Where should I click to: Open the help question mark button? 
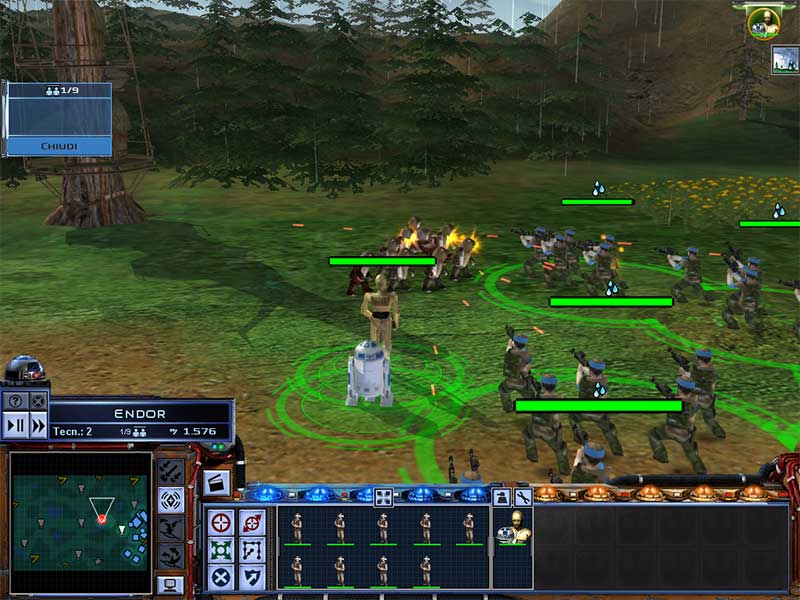[x=15, y=402]
